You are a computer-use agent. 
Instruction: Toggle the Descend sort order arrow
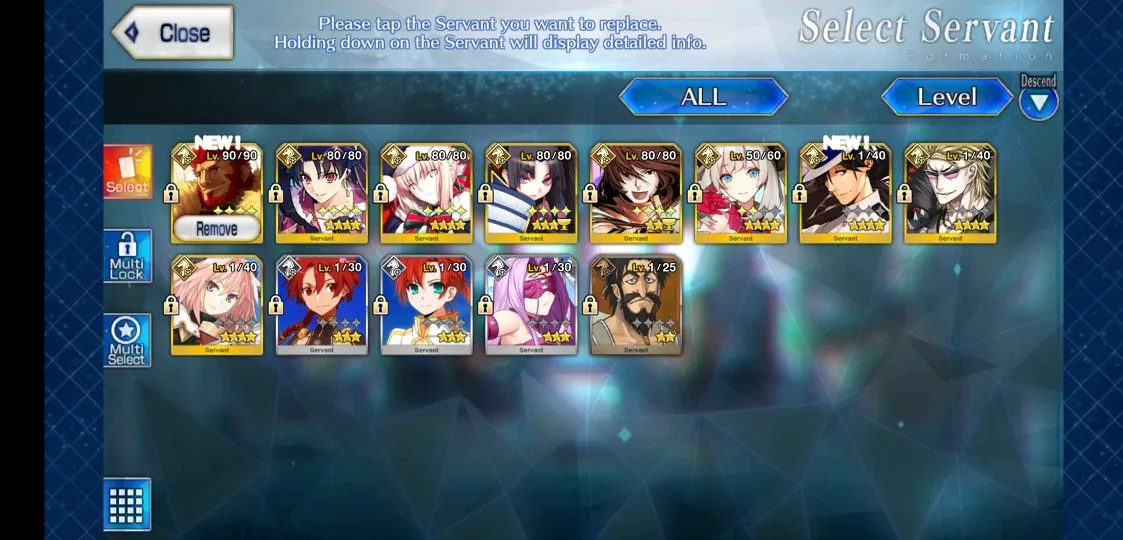point(1038,101)
